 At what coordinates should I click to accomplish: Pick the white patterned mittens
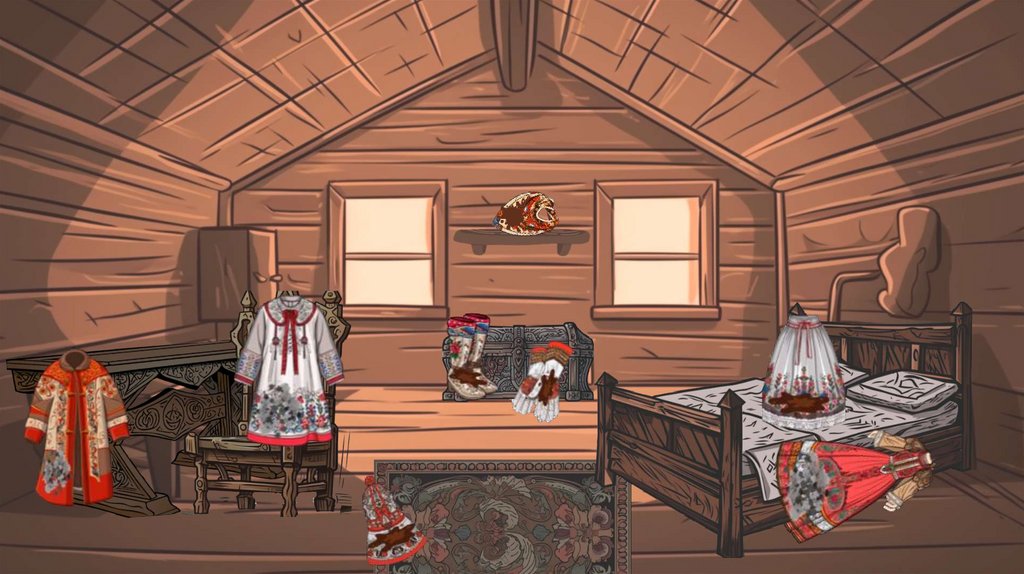[x=542, y=381]
